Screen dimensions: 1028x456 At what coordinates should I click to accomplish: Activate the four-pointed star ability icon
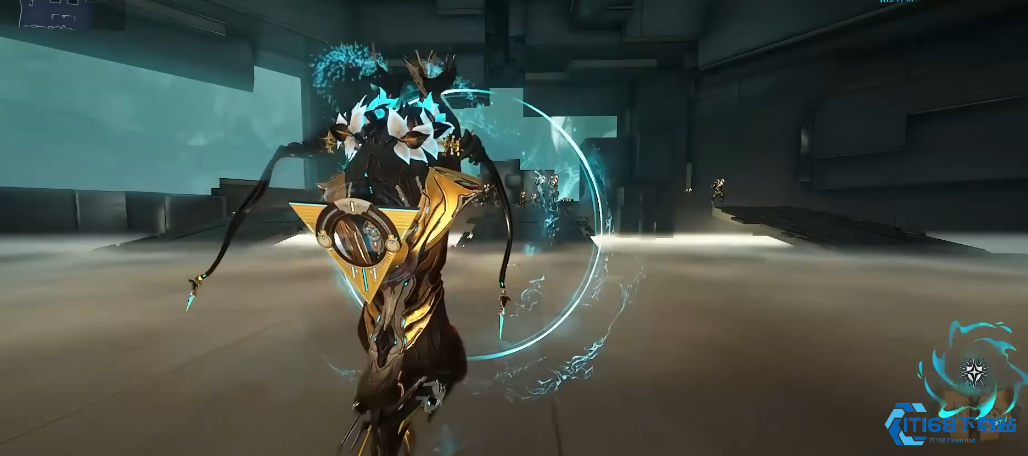pos(973,372)
